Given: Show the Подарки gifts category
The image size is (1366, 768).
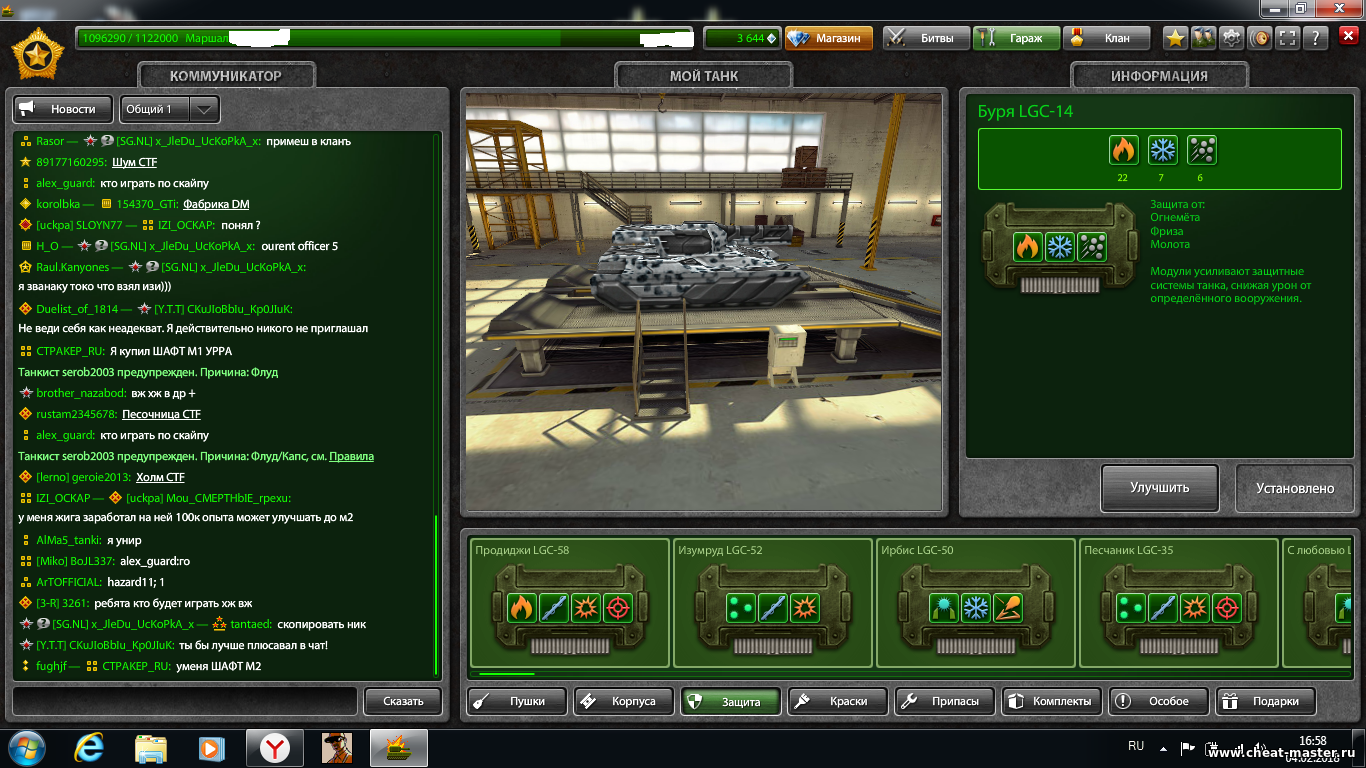Looking at the screenshot, I should coord(1265,701).
